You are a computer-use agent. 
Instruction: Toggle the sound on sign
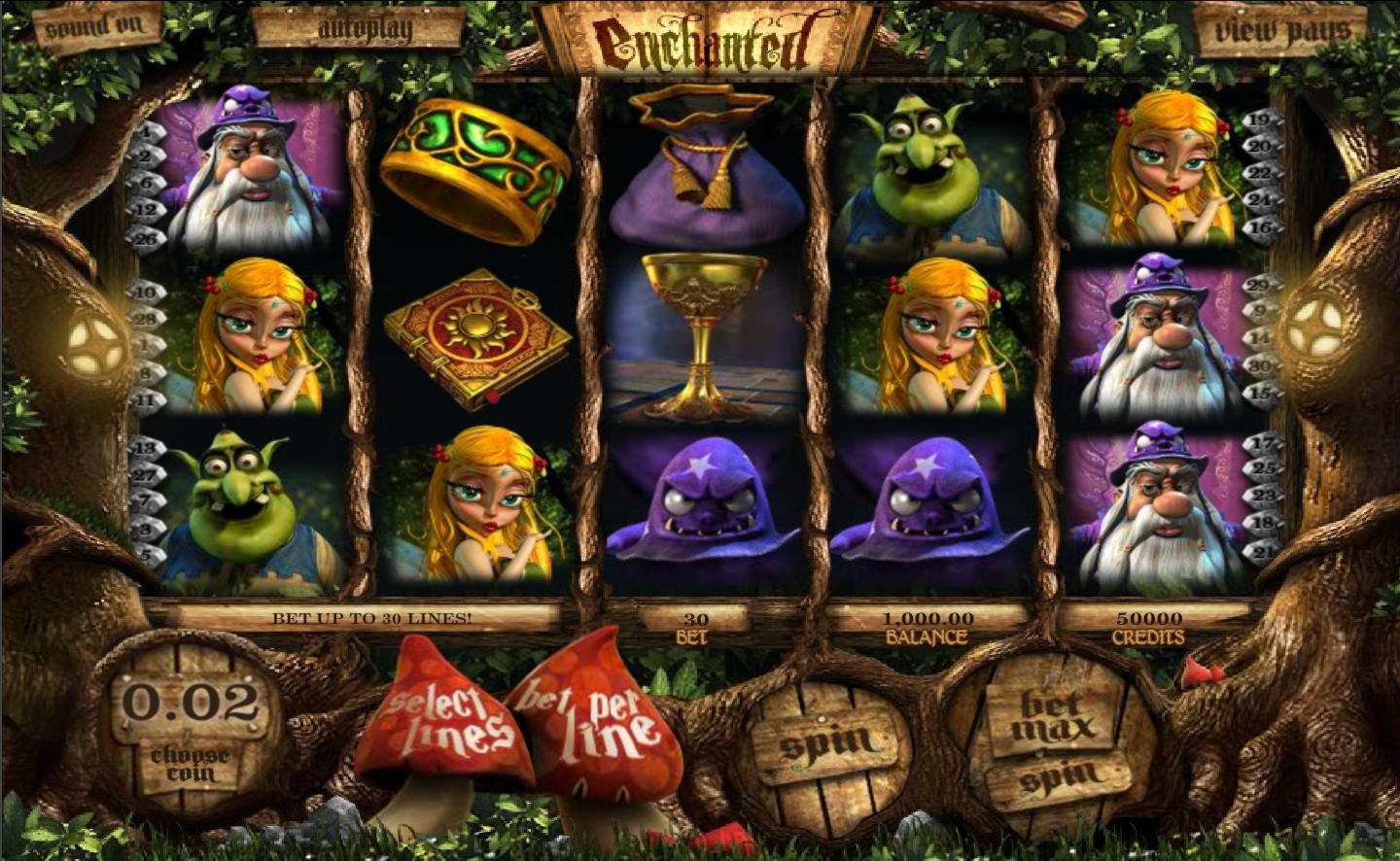[x=92, y=27]
